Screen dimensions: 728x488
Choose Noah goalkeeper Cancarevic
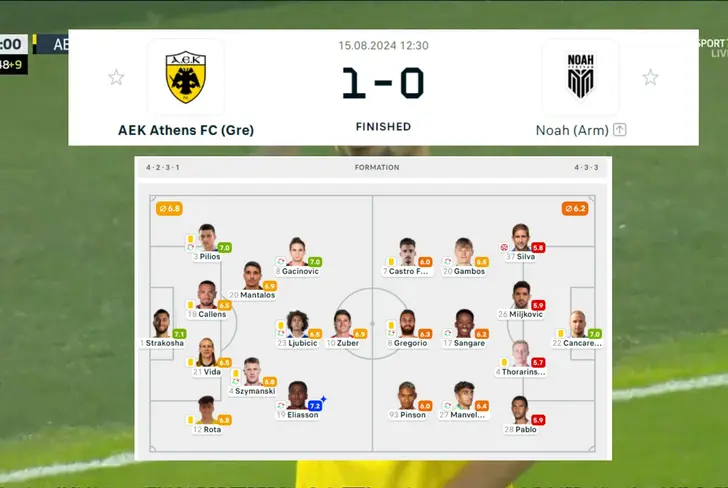578,324
